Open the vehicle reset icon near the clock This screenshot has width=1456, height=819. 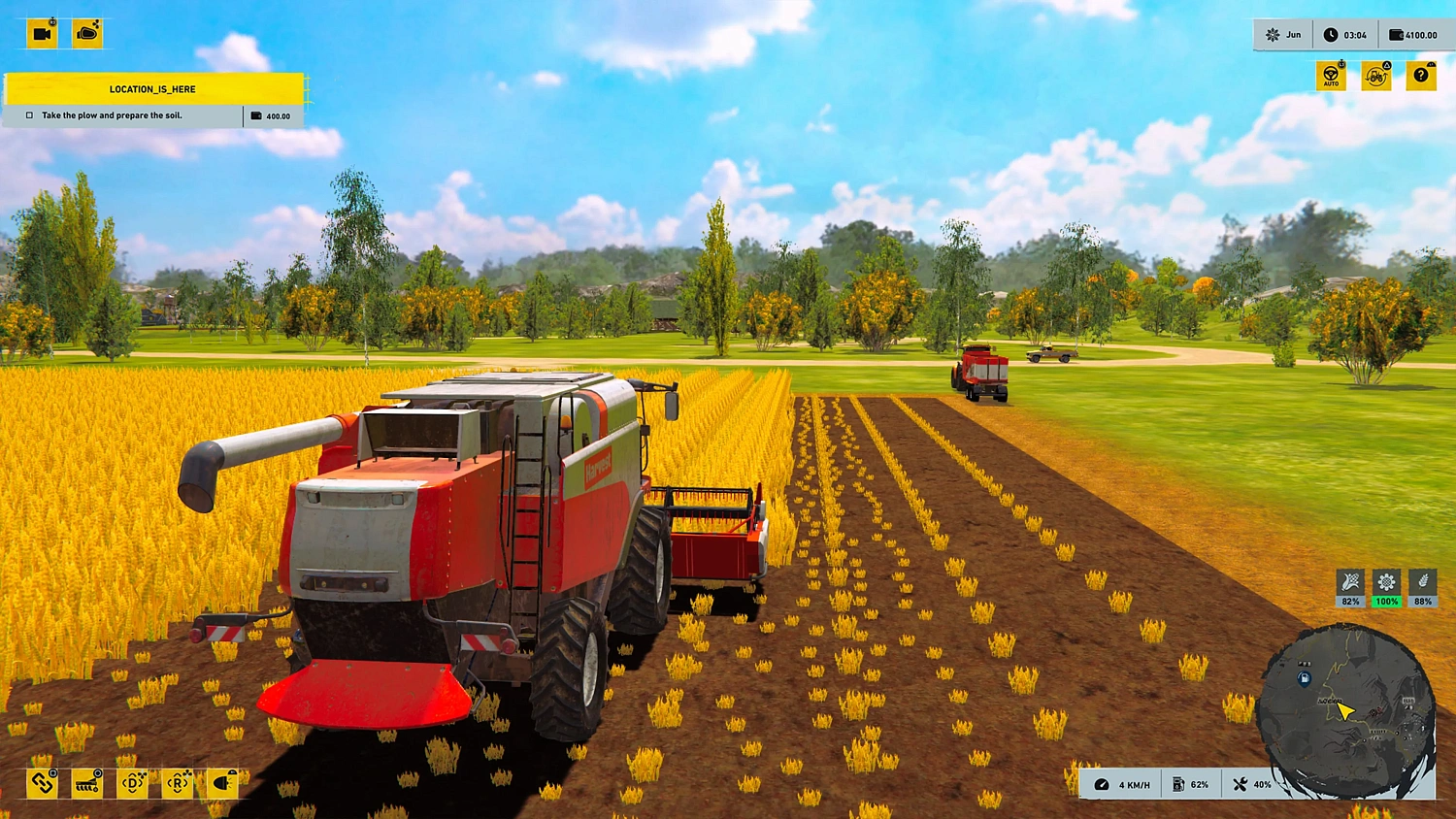coord(1376,75)
